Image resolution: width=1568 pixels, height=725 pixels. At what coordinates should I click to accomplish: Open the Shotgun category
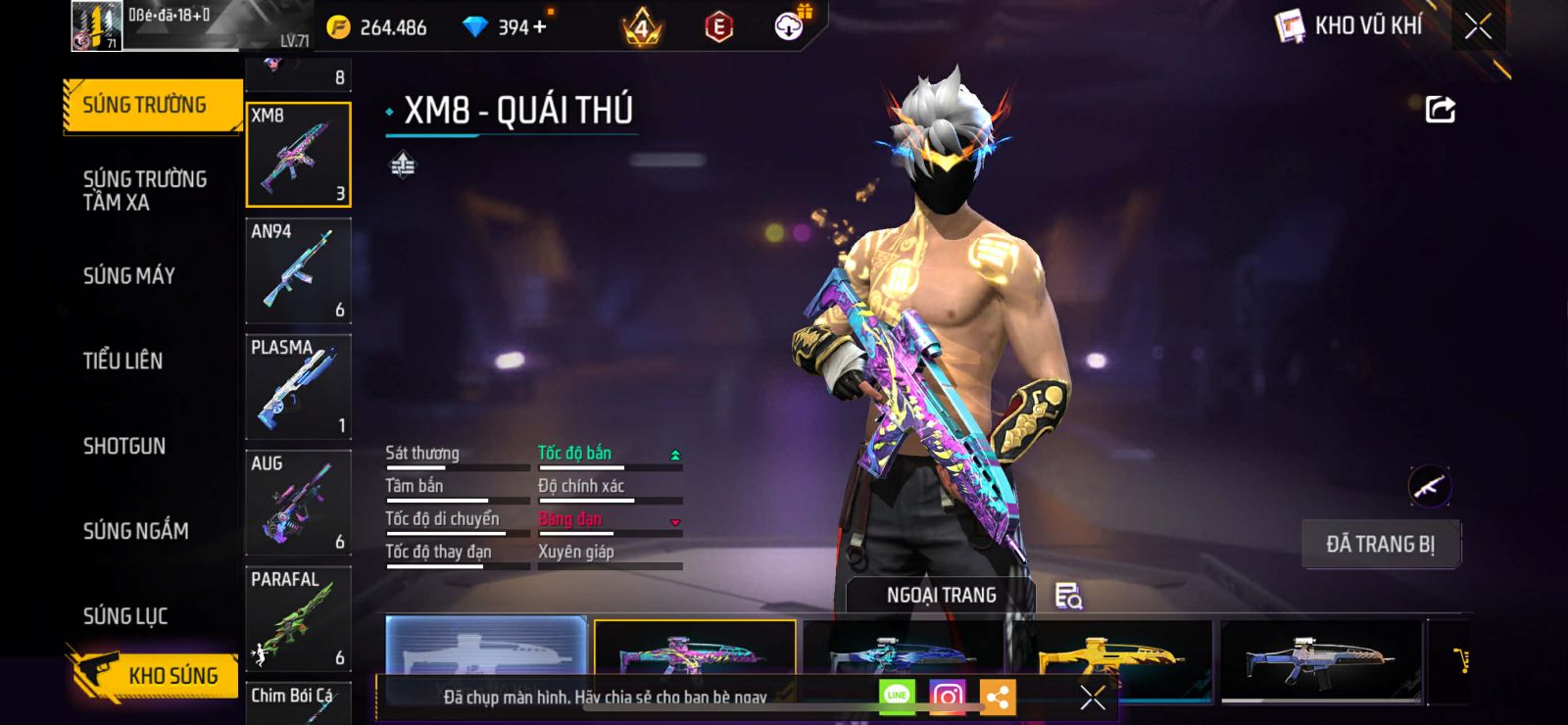[124, 446]
